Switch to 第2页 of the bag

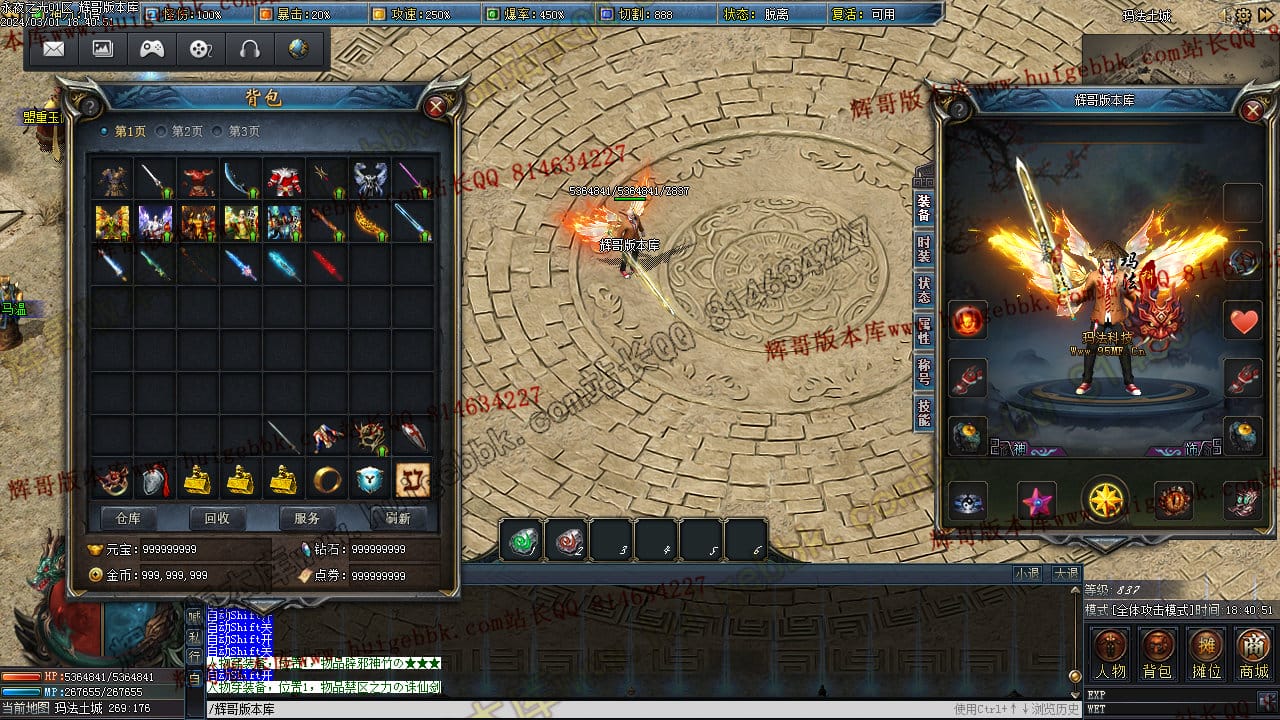tap(180, 131)
